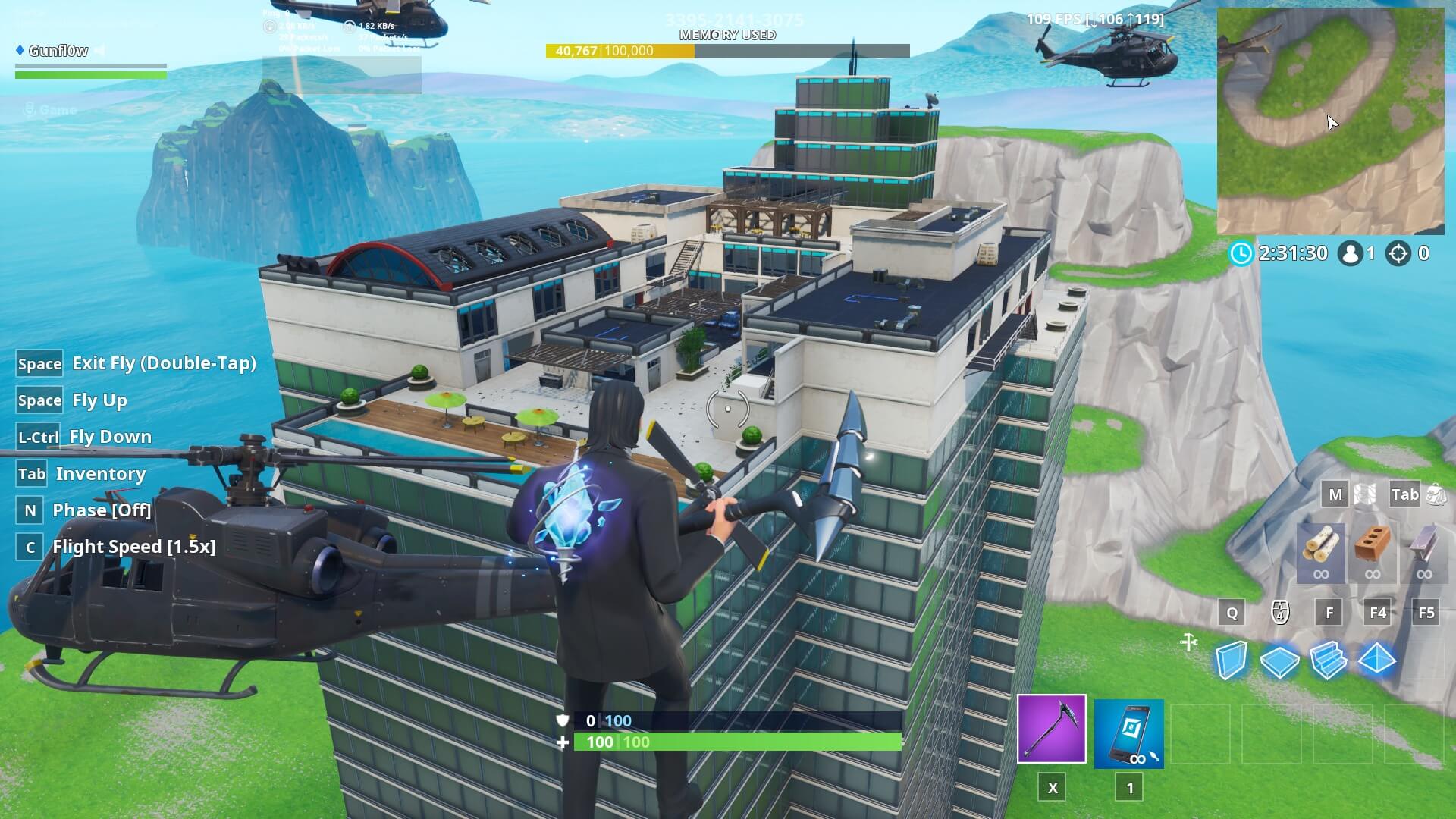Viewport: 1456px width, 819px height.
Task: Choose the metal building material
Action: point(1423,552)
